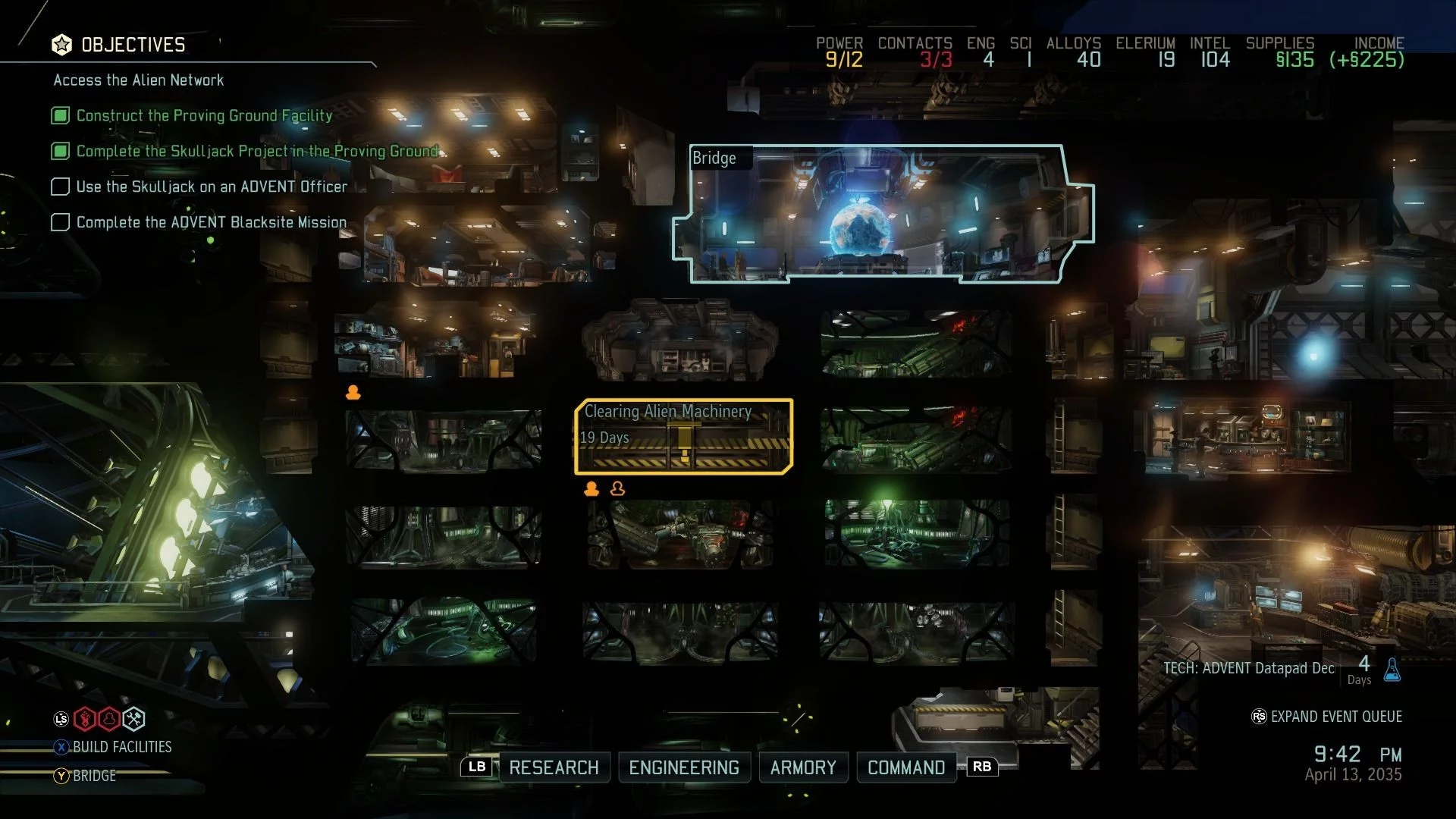Select the ADVENT Blacksite Mission objective

point(212,222)
